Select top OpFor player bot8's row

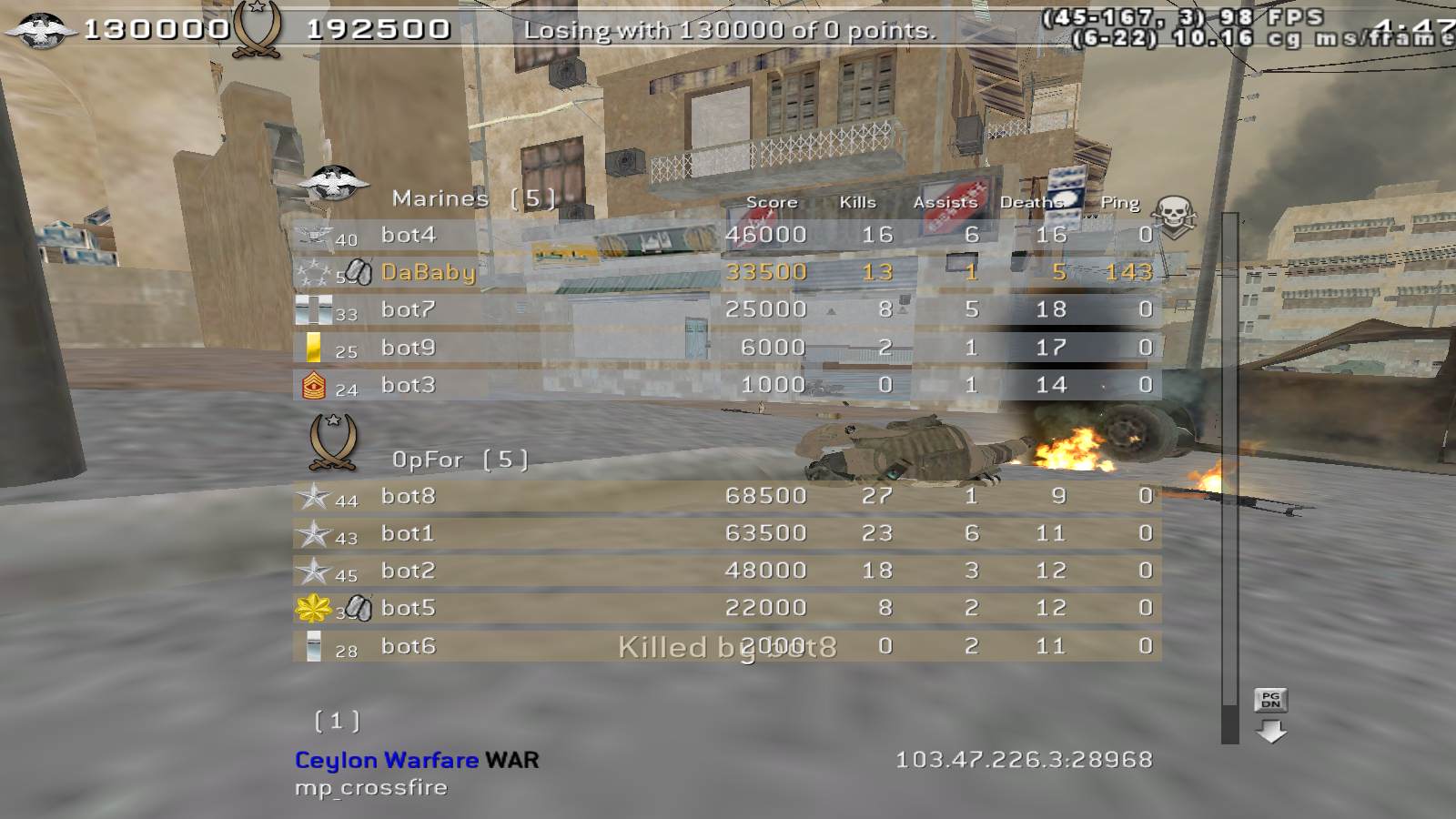[x=726, y=496]
